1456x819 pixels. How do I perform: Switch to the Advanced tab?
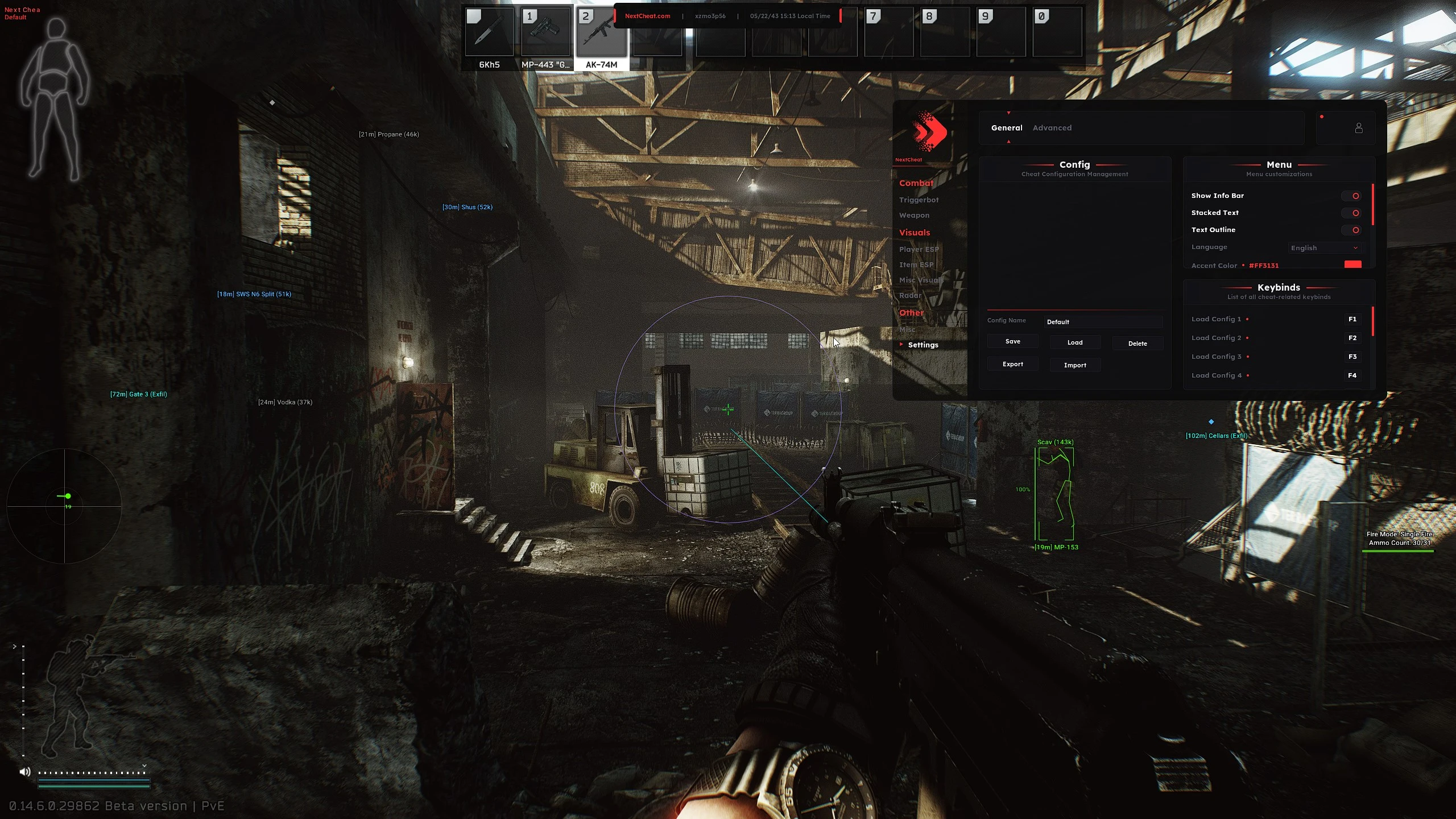pyautogui.click(x=1052, y=127)
